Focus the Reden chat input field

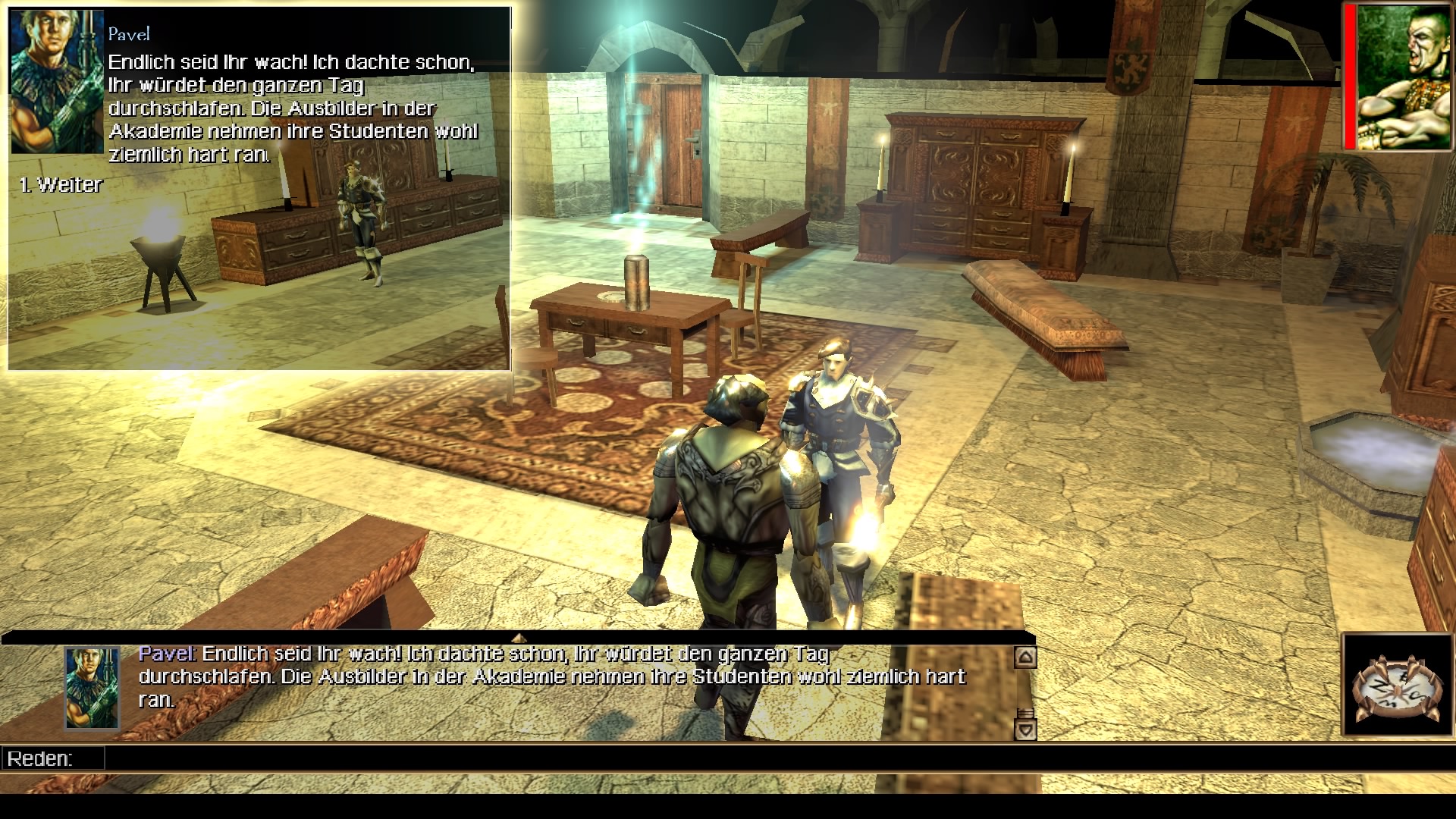pyautogui.click(x=531, y=758)
